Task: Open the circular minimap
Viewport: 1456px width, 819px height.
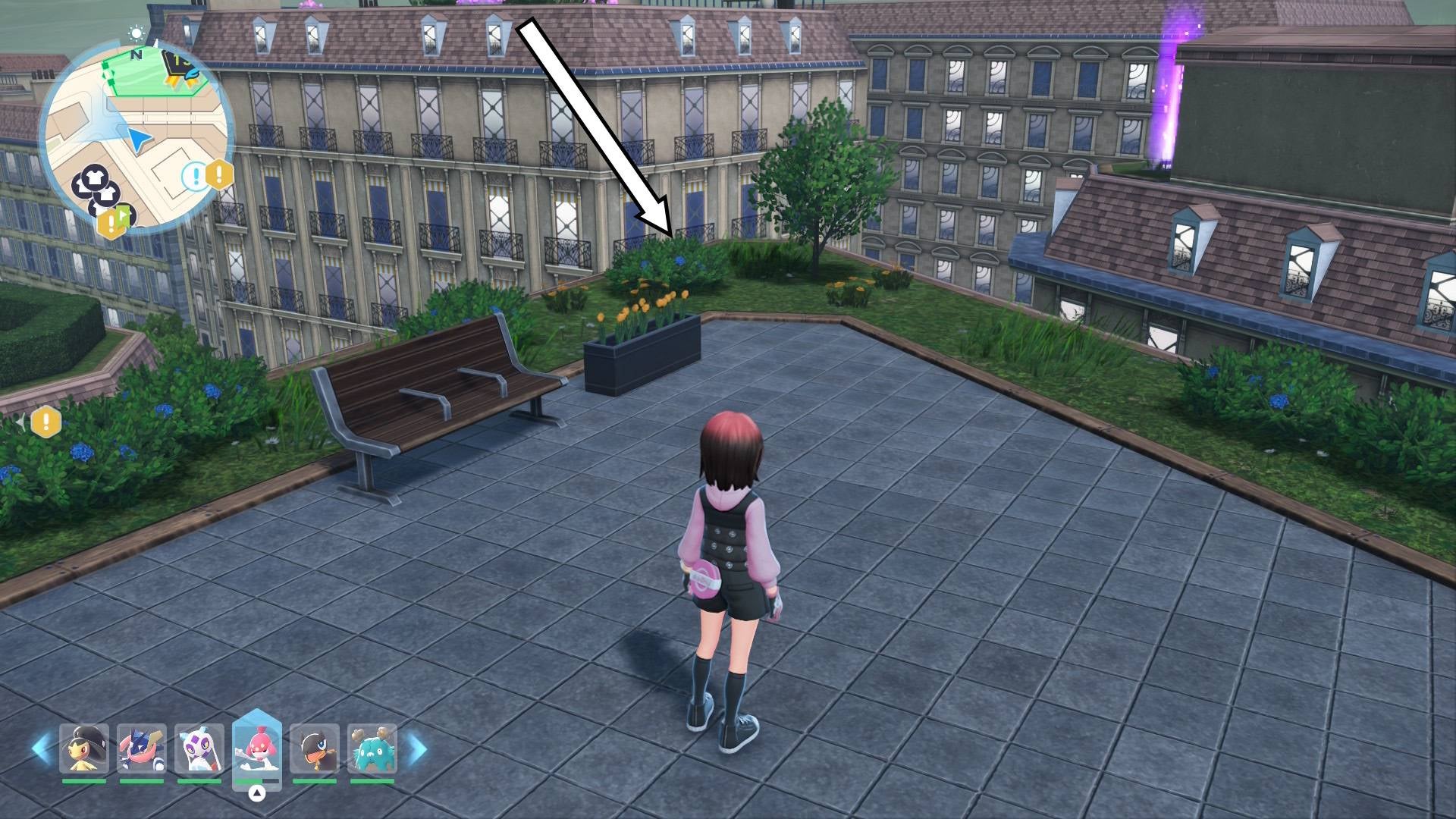Action: (136, 138)
